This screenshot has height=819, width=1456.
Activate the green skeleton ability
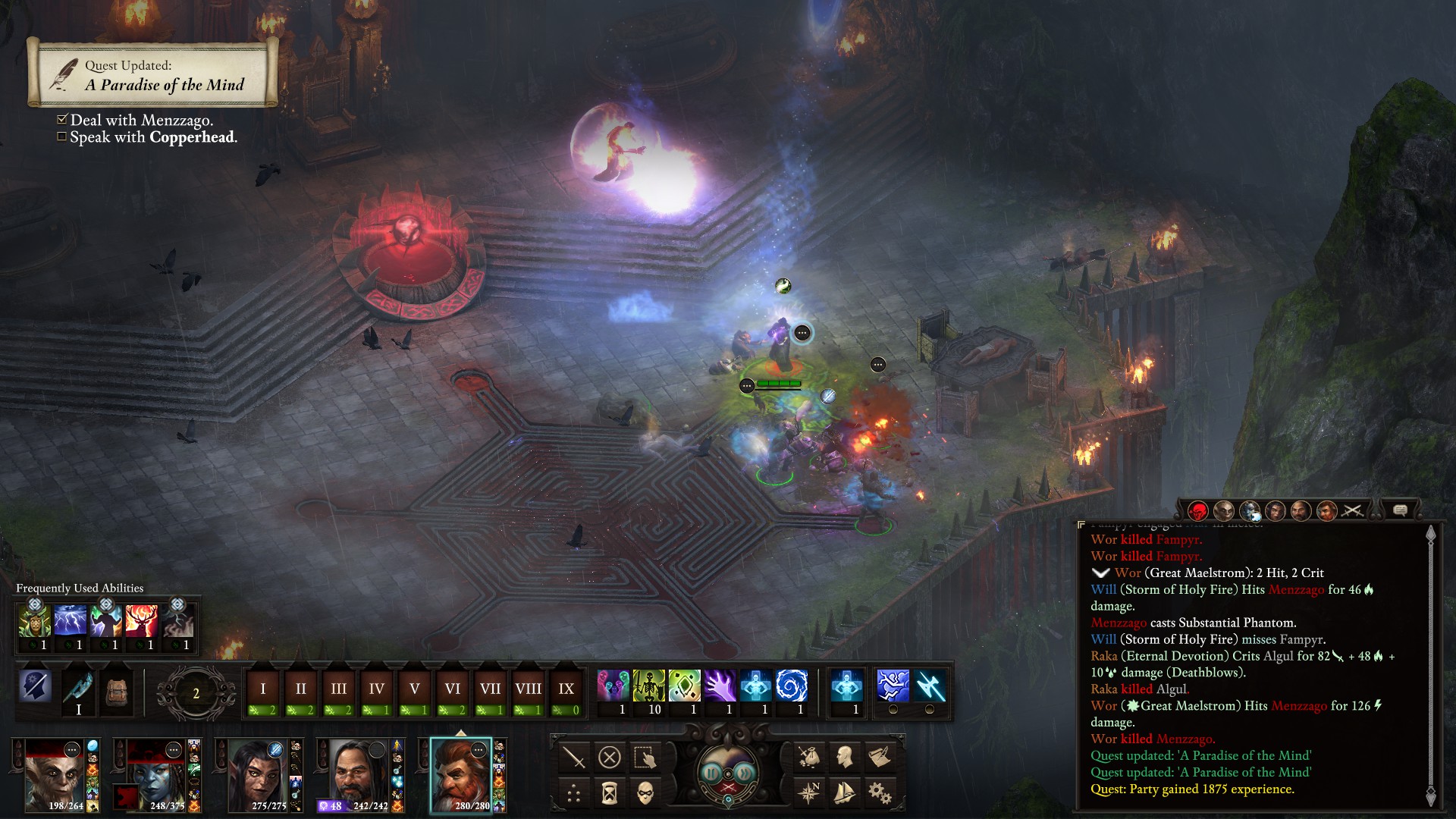point(648,687)
